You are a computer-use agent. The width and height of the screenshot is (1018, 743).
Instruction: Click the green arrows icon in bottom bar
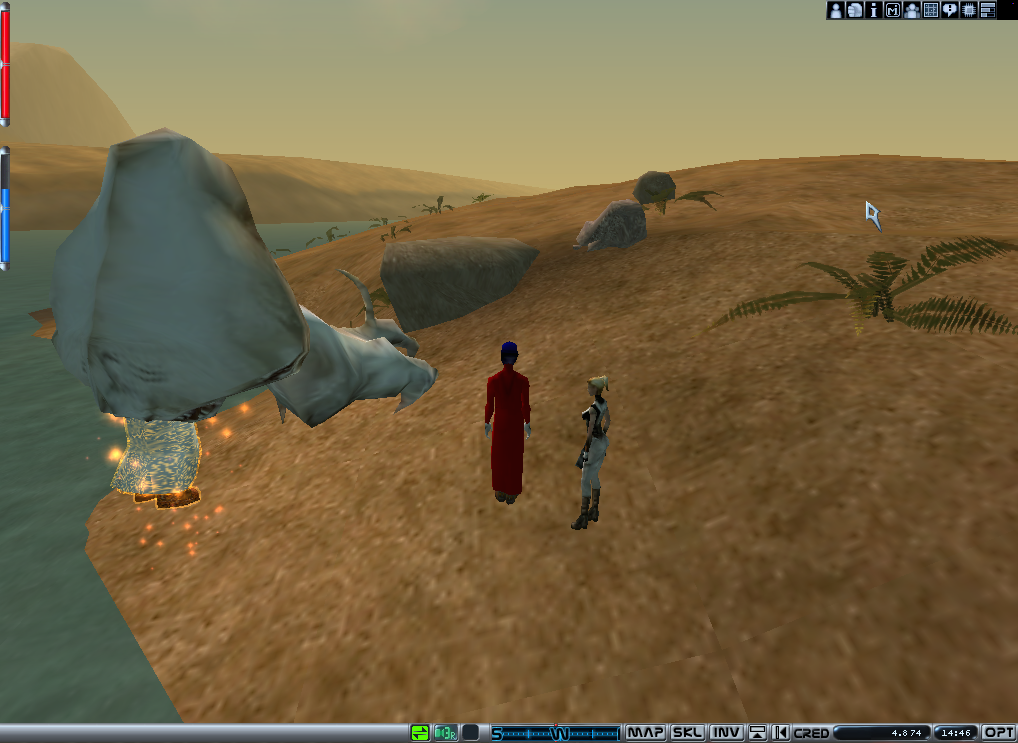coord(420,733)
